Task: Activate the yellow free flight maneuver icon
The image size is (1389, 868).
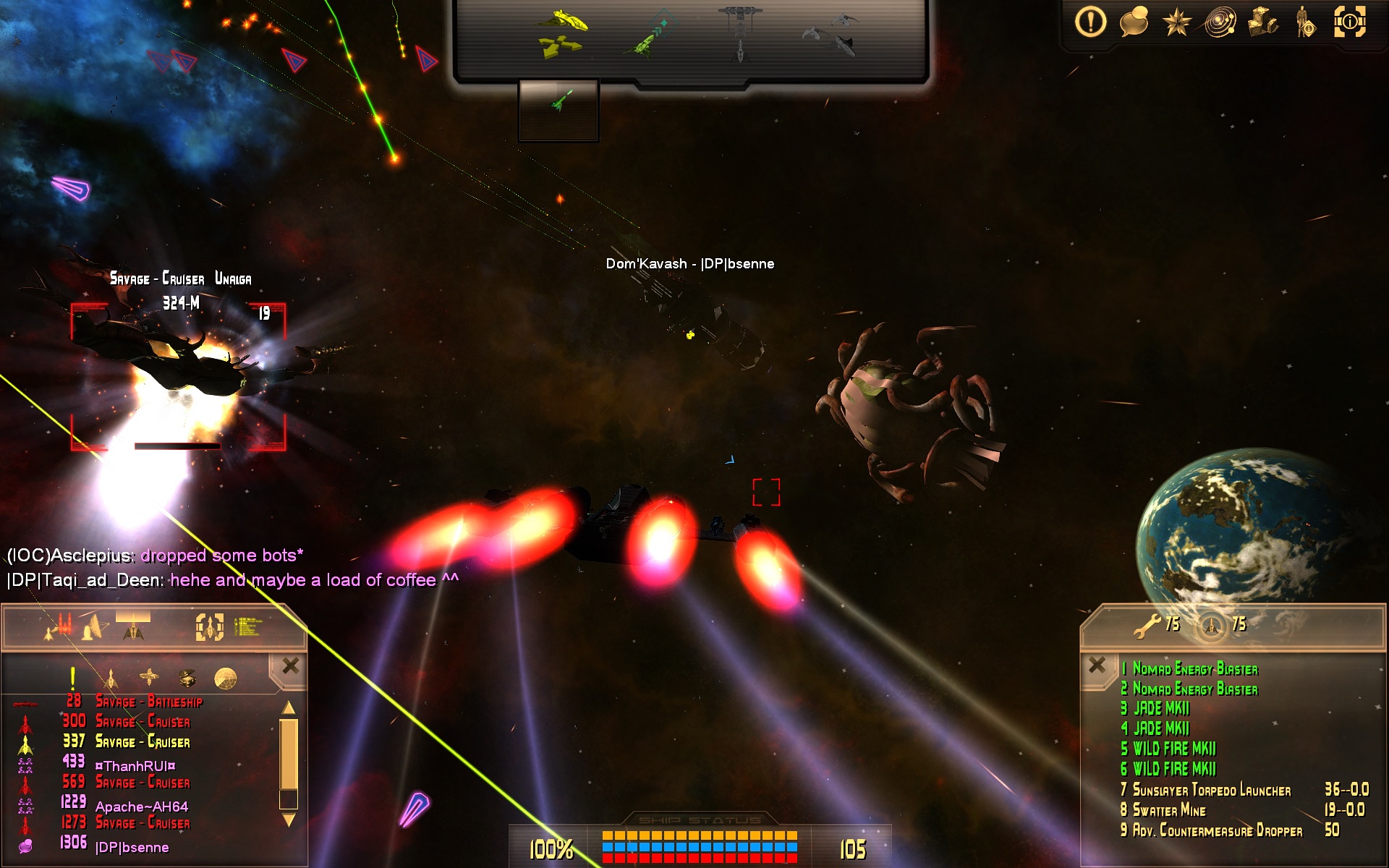Action: tap(562, 33)
